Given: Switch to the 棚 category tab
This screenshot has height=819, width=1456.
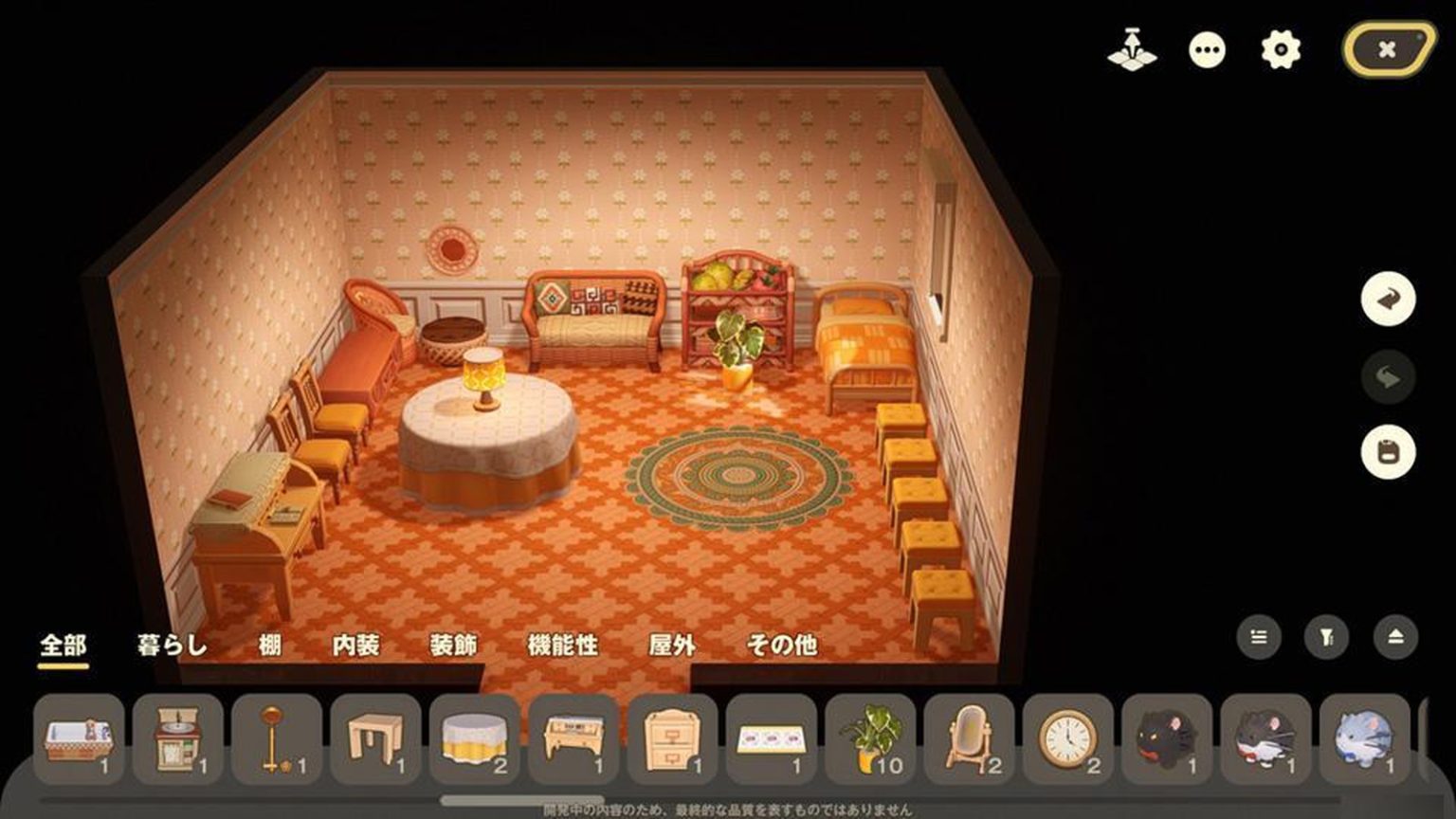Looking at the screenshot, I should click(x=270, y=646).
